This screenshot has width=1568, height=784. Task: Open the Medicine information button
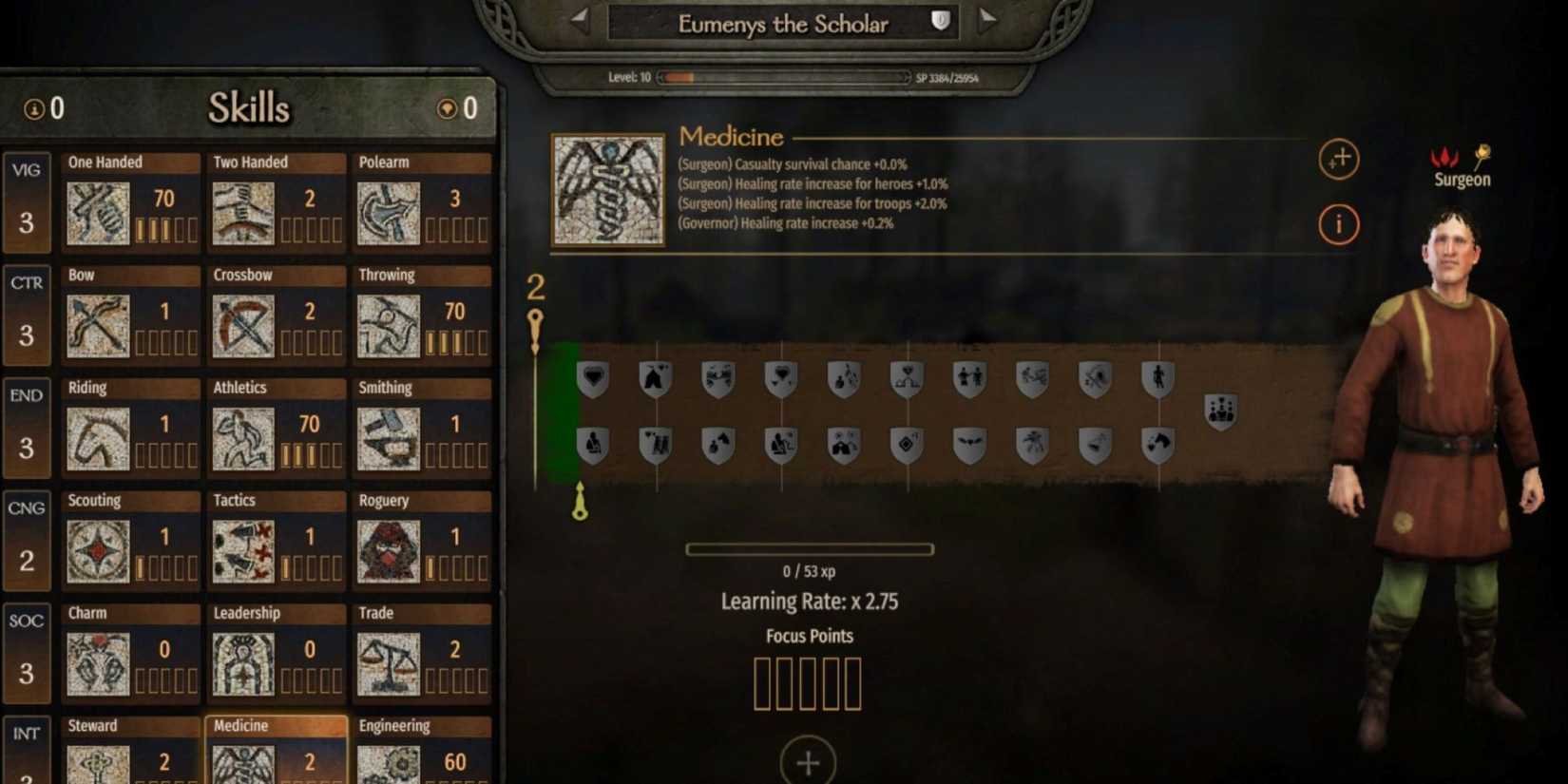1339,225
